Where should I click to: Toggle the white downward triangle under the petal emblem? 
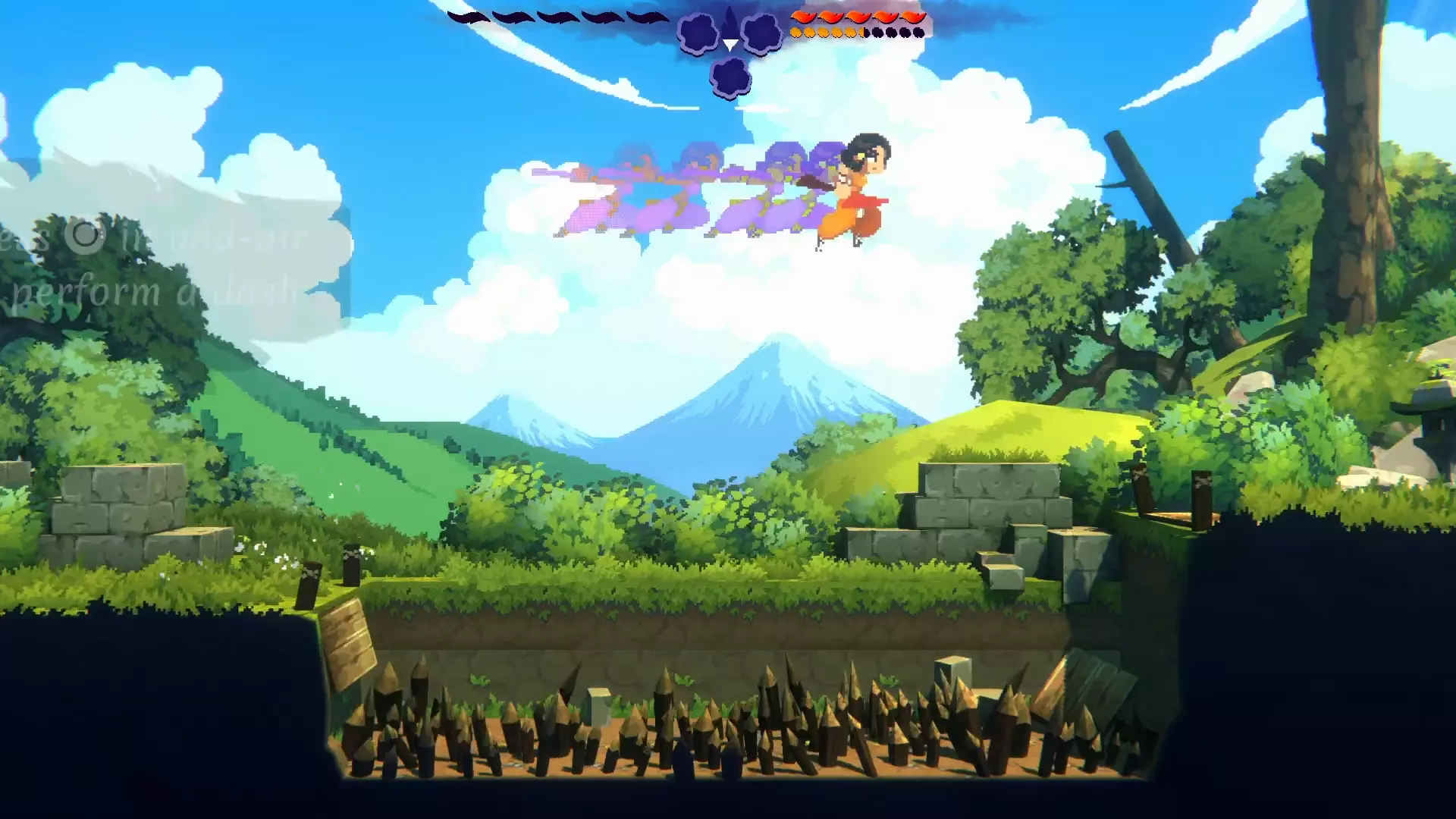coord(729,45)
